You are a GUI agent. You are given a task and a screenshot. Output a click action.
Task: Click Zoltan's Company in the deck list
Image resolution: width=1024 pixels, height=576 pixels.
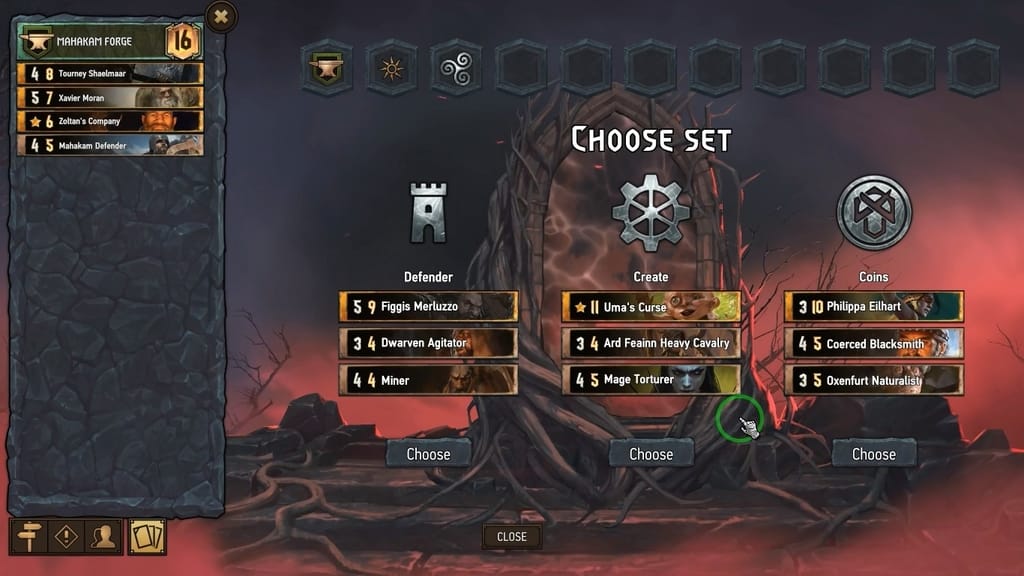point(110,121)
